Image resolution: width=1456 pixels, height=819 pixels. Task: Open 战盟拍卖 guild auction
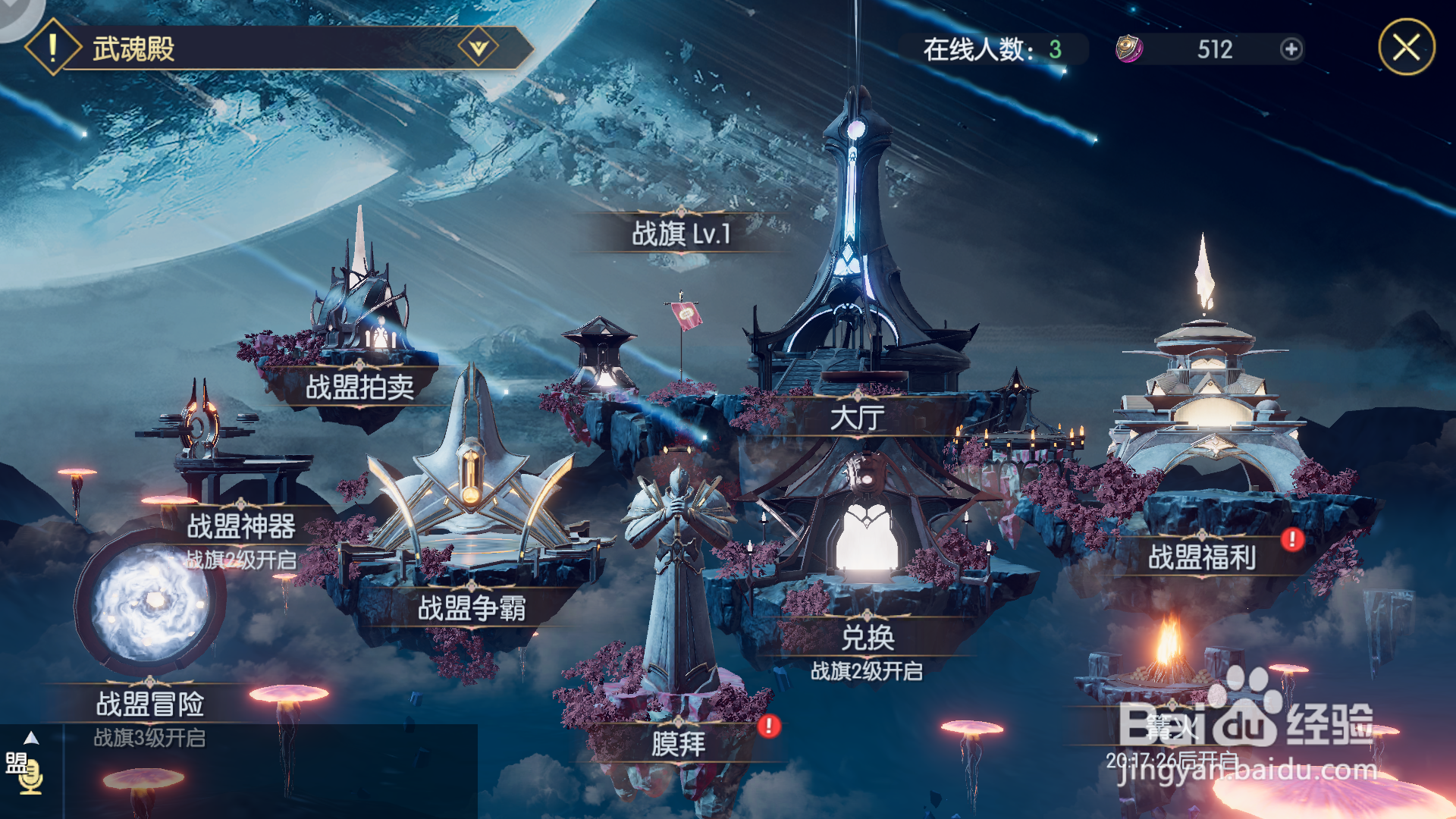(x=359, y=388)
